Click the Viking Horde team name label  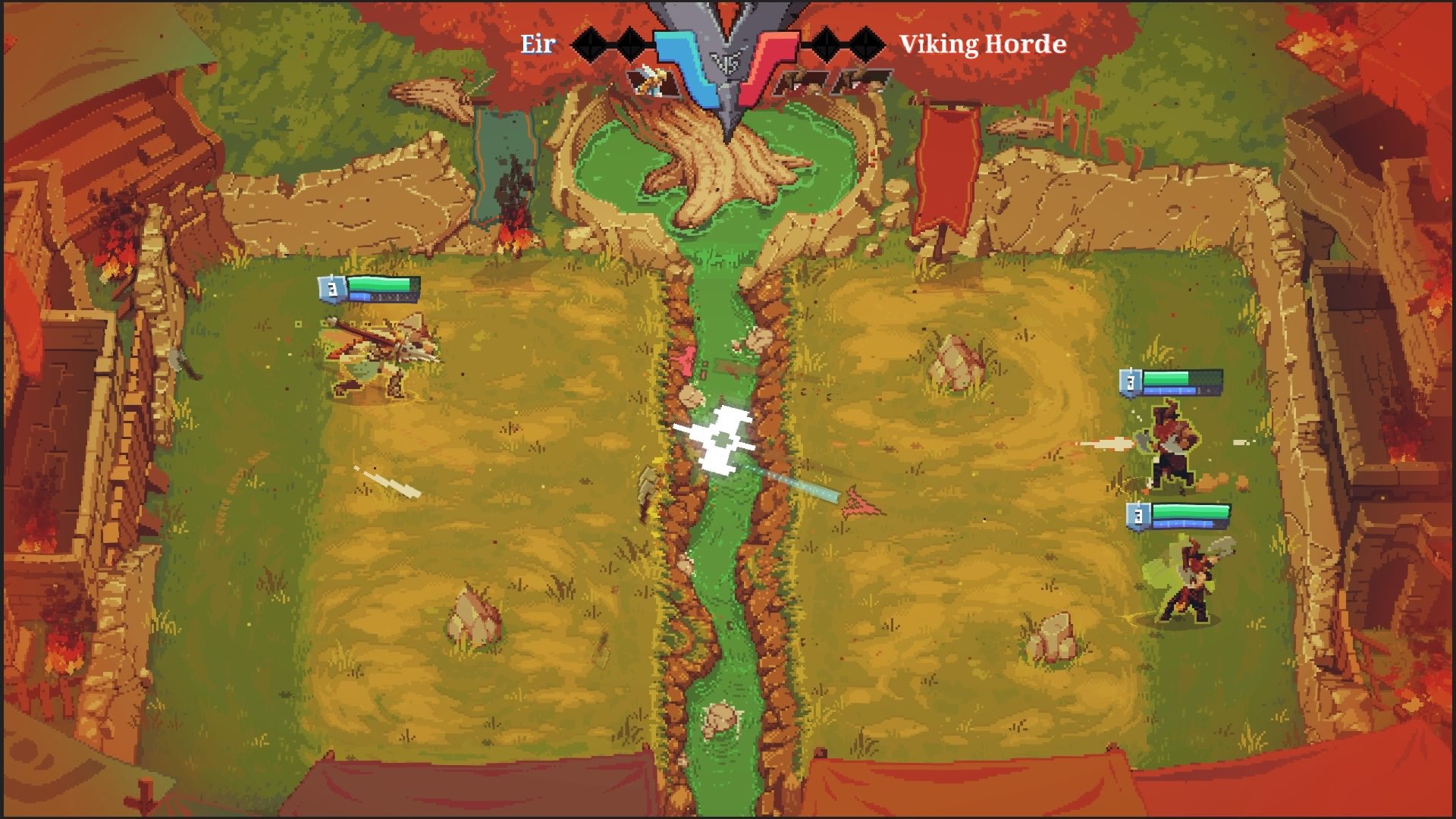[x=982, y=44]
